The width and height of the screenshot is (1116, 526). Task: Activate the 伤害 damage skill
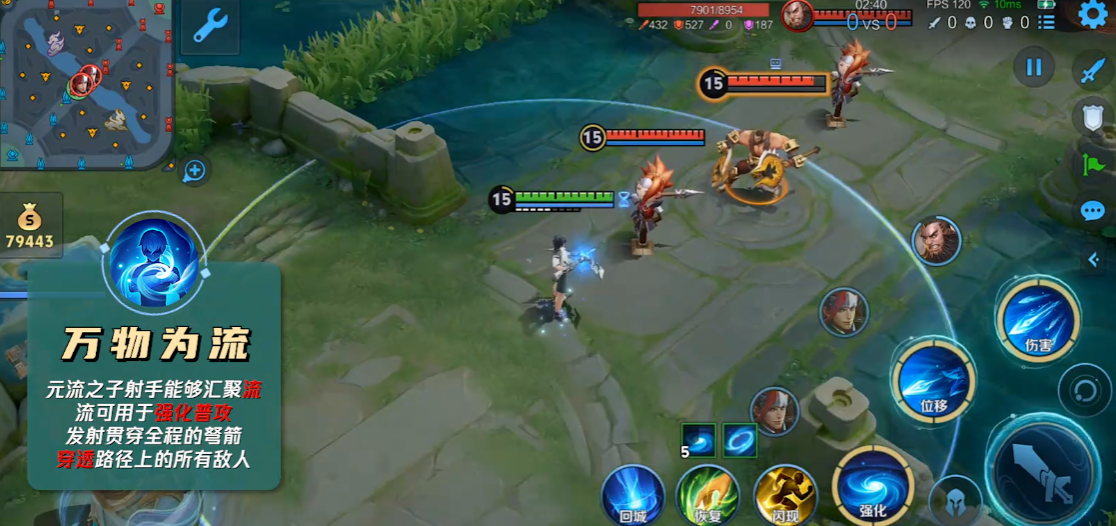[1037, 320]
